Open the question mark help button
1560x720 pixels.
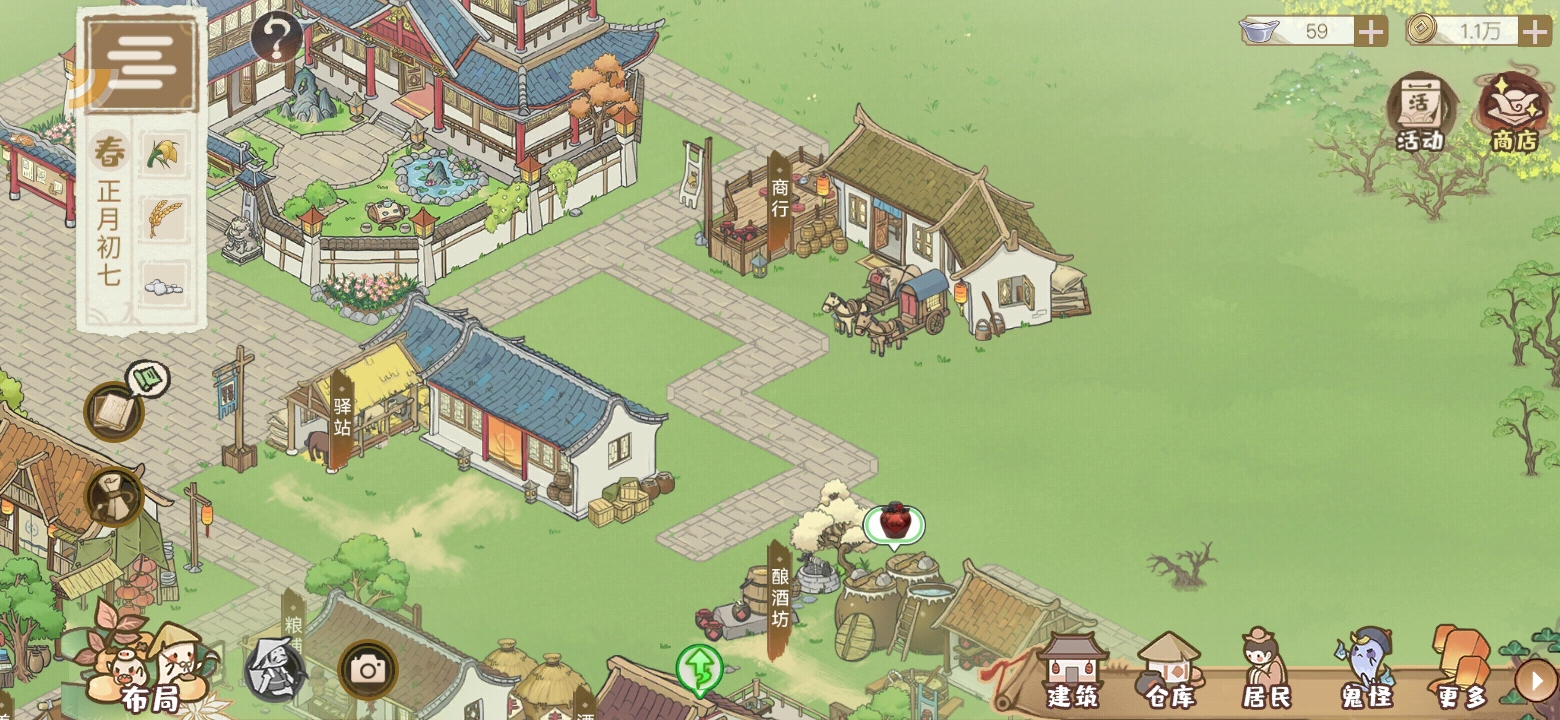coord(276,39)
